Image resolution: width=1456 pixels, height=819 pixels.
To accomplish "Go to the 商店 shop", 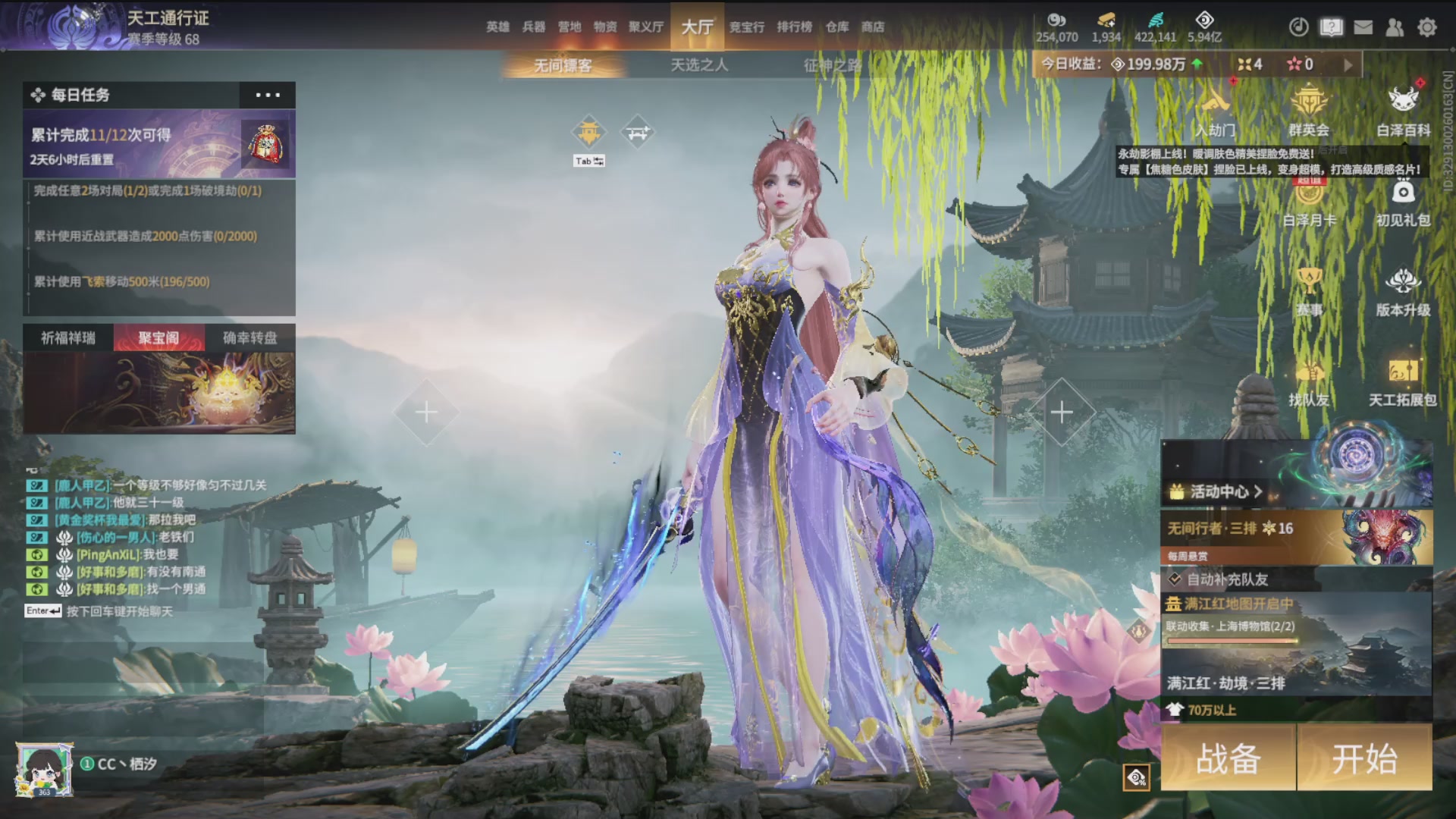I will pyautogui.click(x=873, y=27).
